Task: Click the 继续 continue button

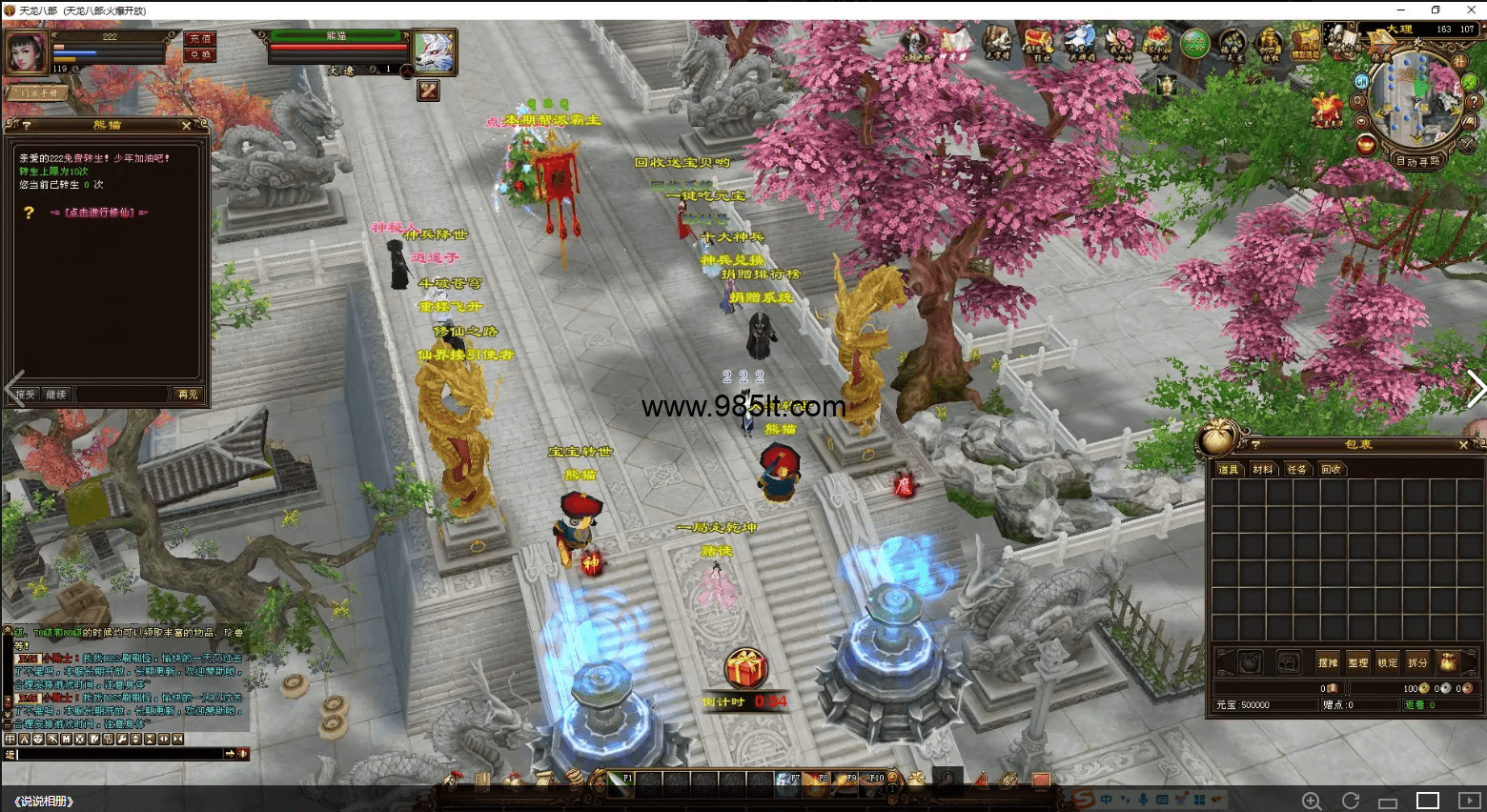Action: 56,395
